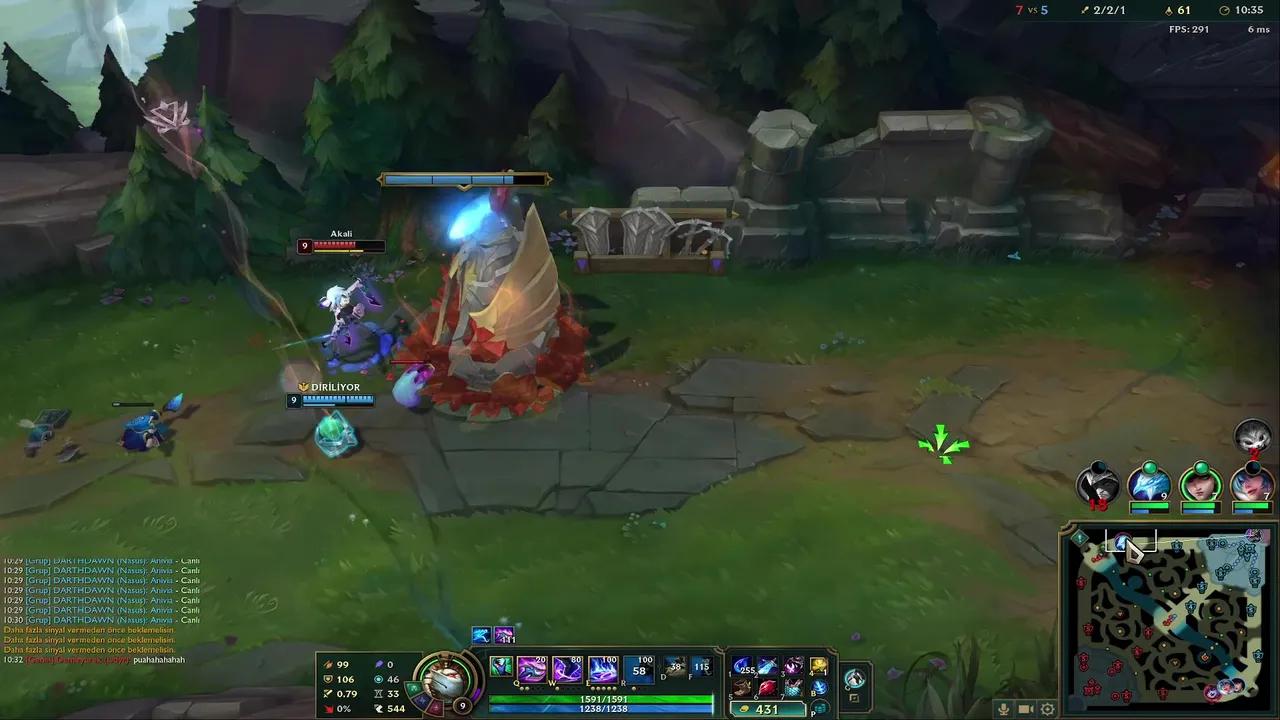1280x720 pixels.
Task: Open the settings gear beside the minimap
Action: 1047,709
